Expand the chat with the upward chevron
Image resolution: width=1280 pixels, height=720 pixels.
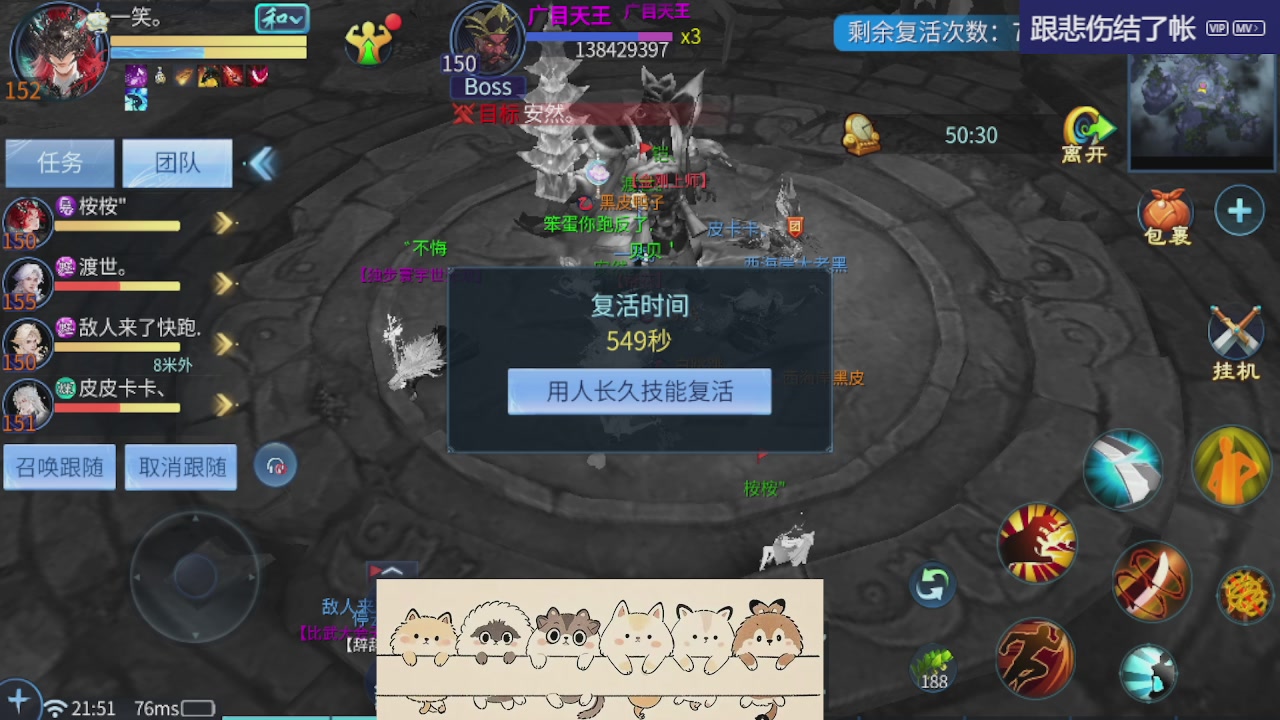click(391, 572)
